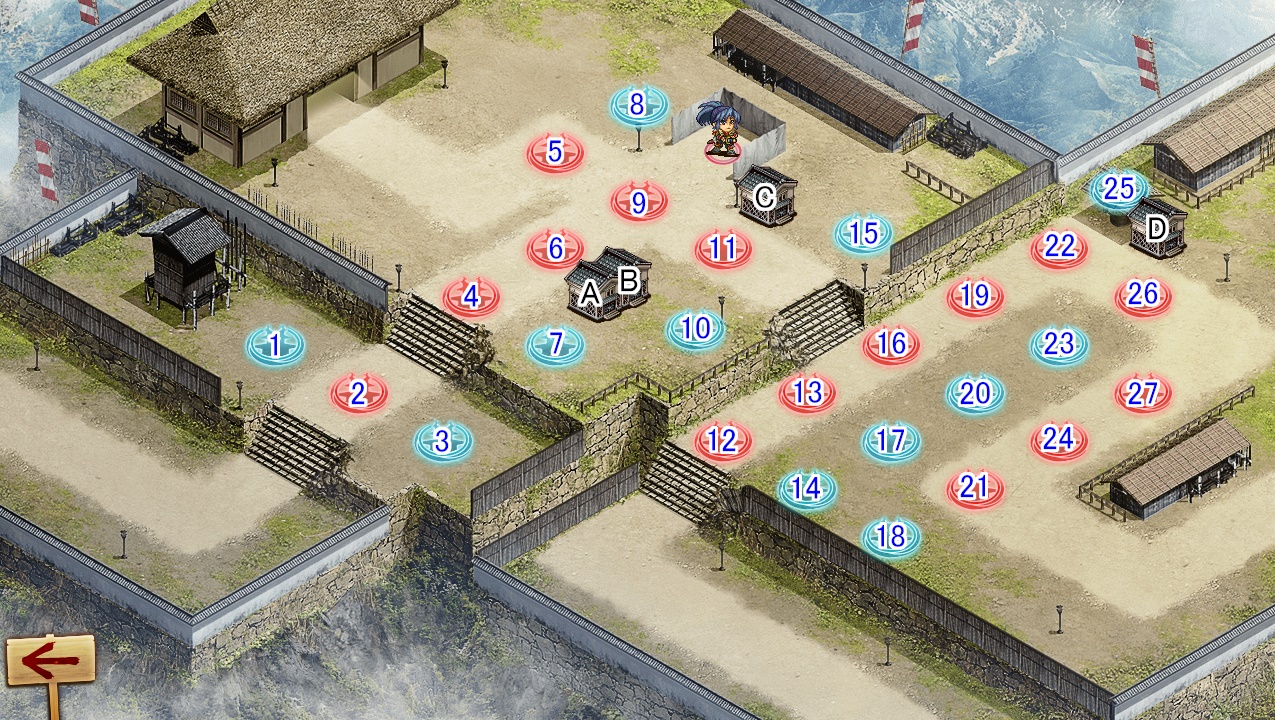This screenshot has width=1275, height=720.
Task: Pick red stage node 5
Action: (555, 153)
